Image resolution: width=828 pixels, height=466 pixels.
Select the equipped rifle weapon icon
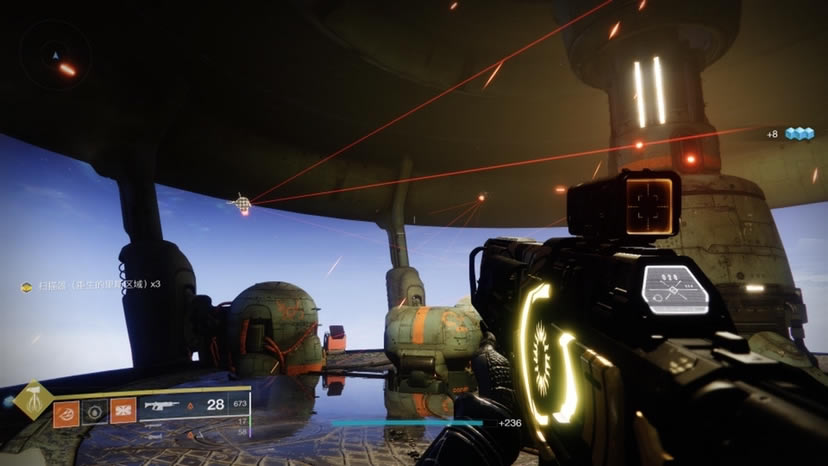pyautogui.click(x=163, y=406)
